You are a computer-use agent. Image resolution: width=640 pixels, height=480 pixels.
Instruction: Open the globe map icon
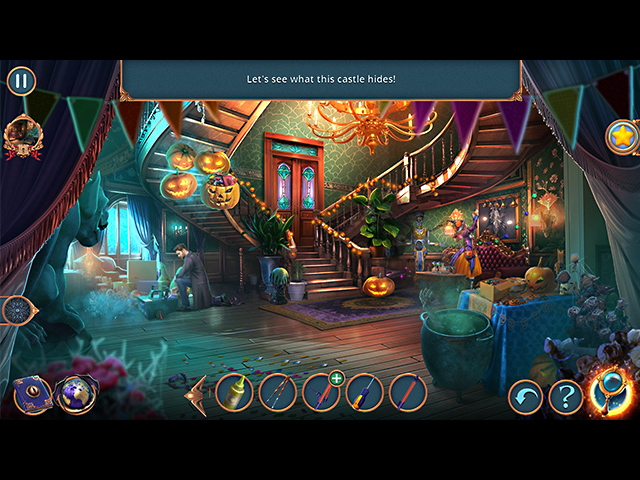75,394
